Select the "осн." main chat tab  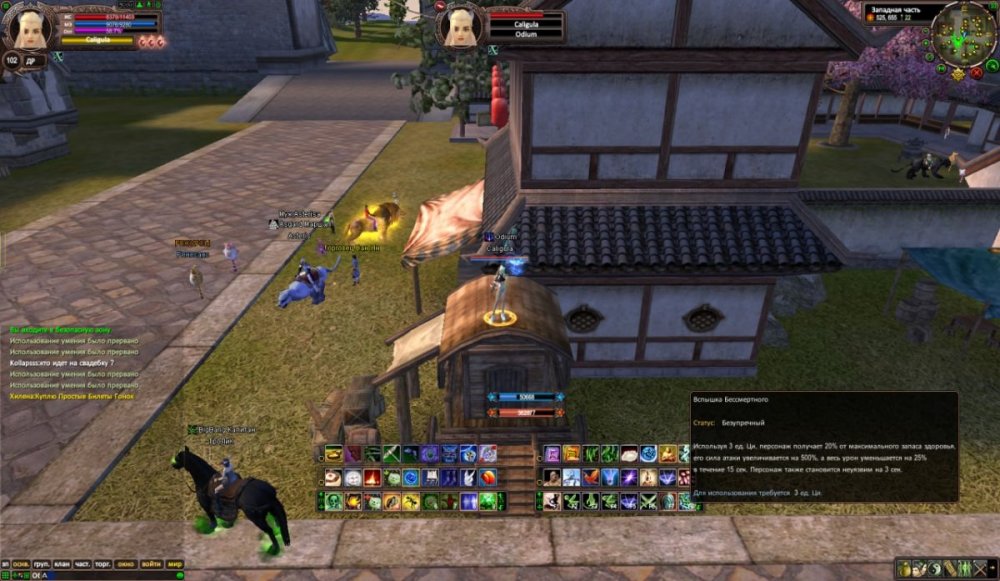(21, 564)
